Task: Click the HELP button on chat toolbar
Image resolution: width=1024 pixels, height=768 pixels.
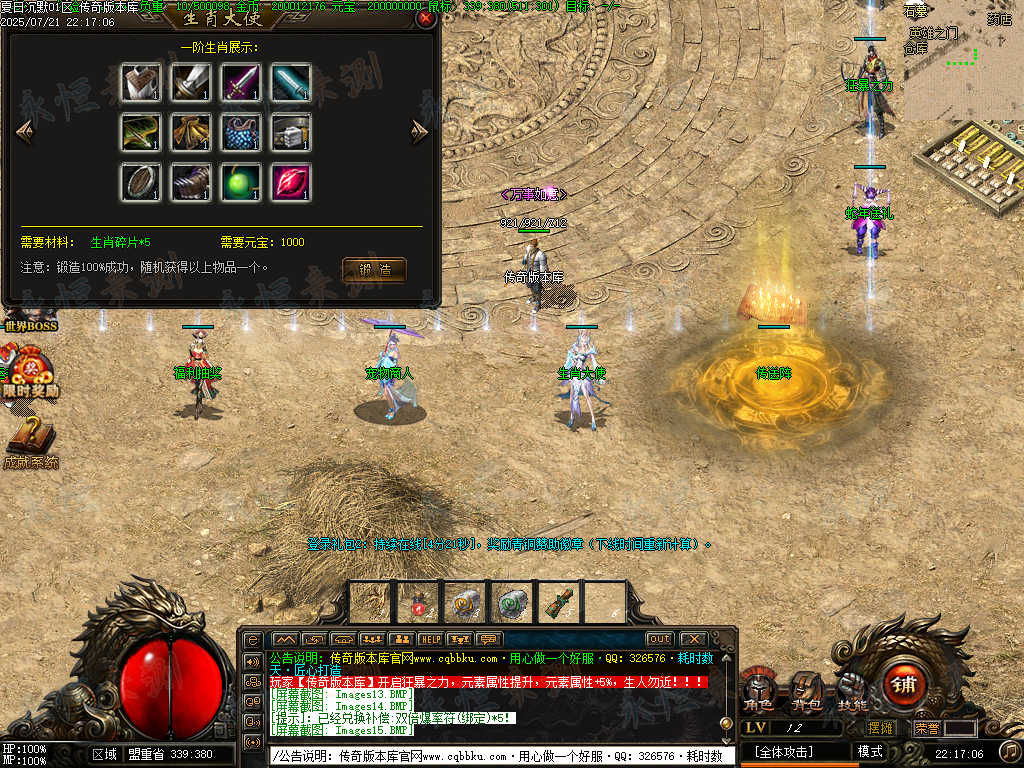Action: point(430,639)
